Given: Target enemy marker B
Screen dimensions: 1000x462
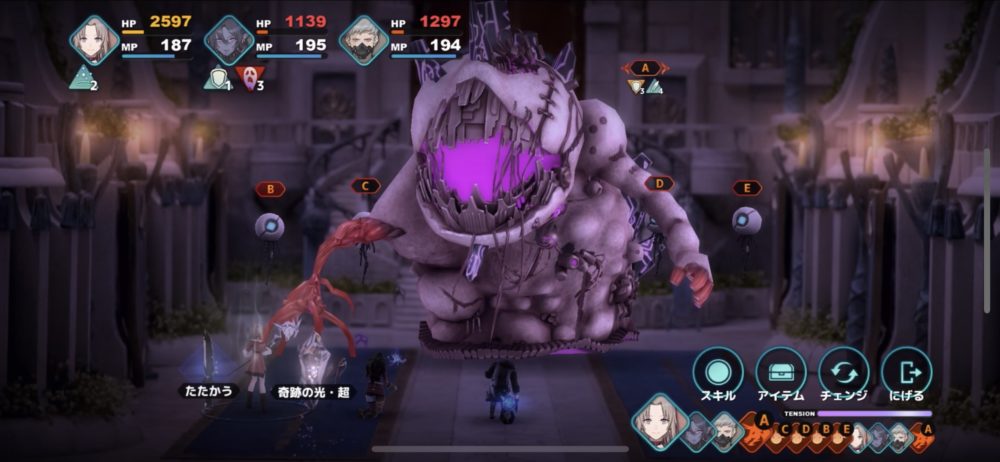Looking at the screenshot, I should 270,188.
